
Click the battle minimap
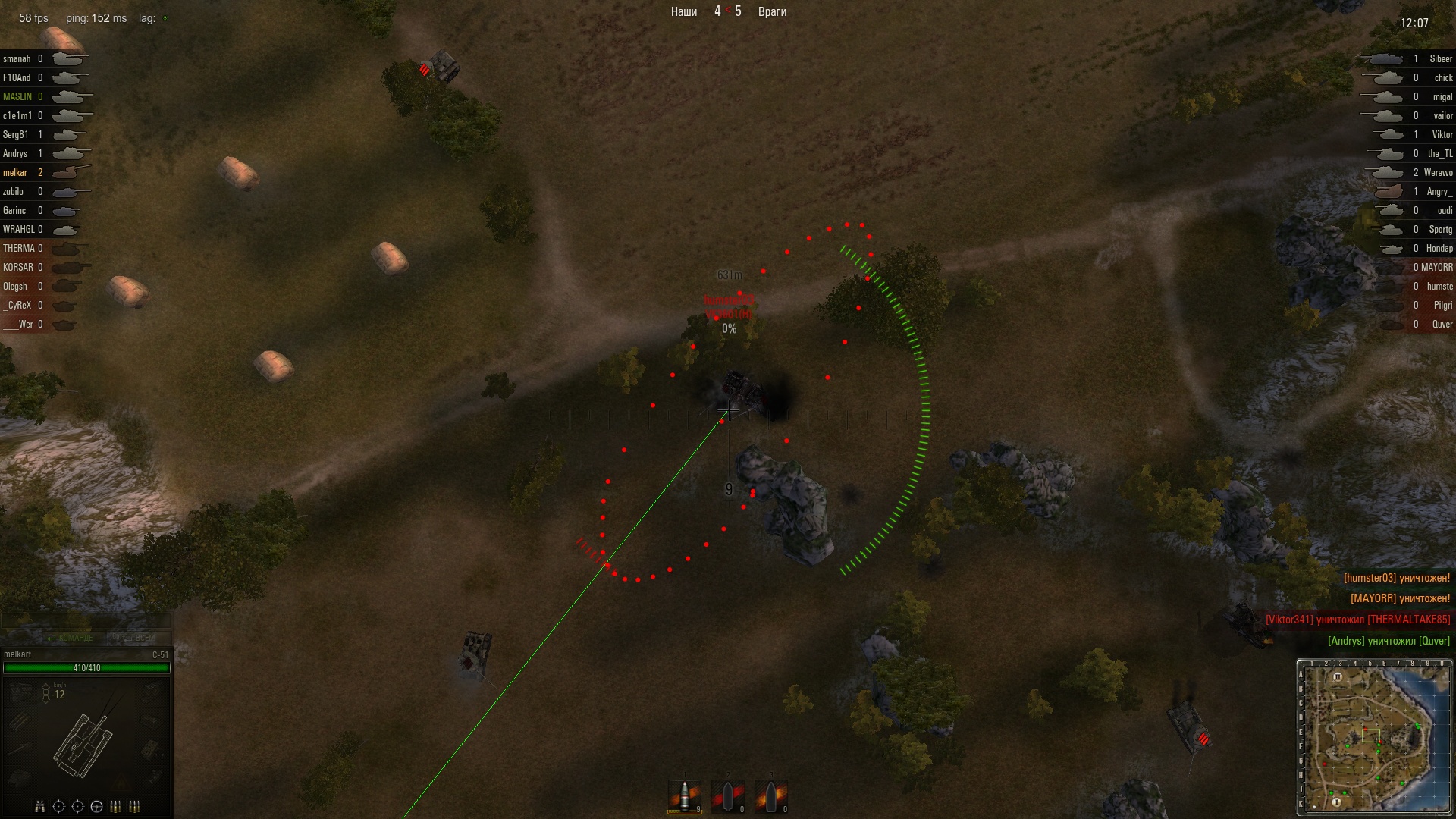pyautogui.click(x=1375, y=737)
